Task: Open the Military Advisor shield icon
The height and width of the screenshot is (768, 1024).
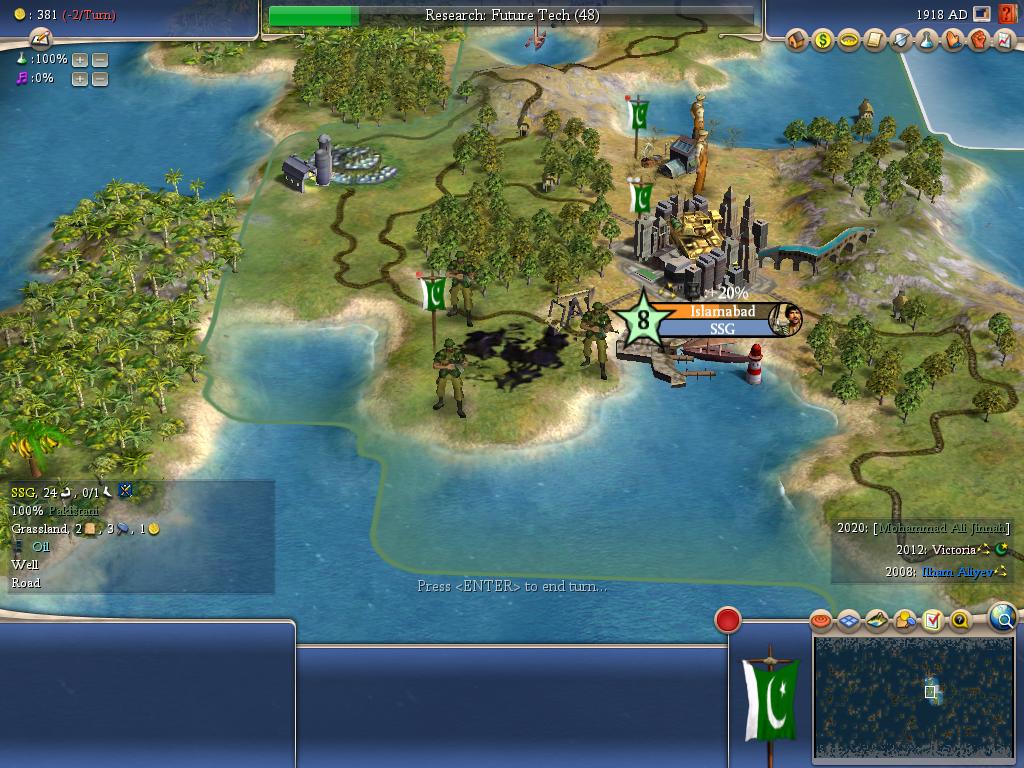Action: 901,41
